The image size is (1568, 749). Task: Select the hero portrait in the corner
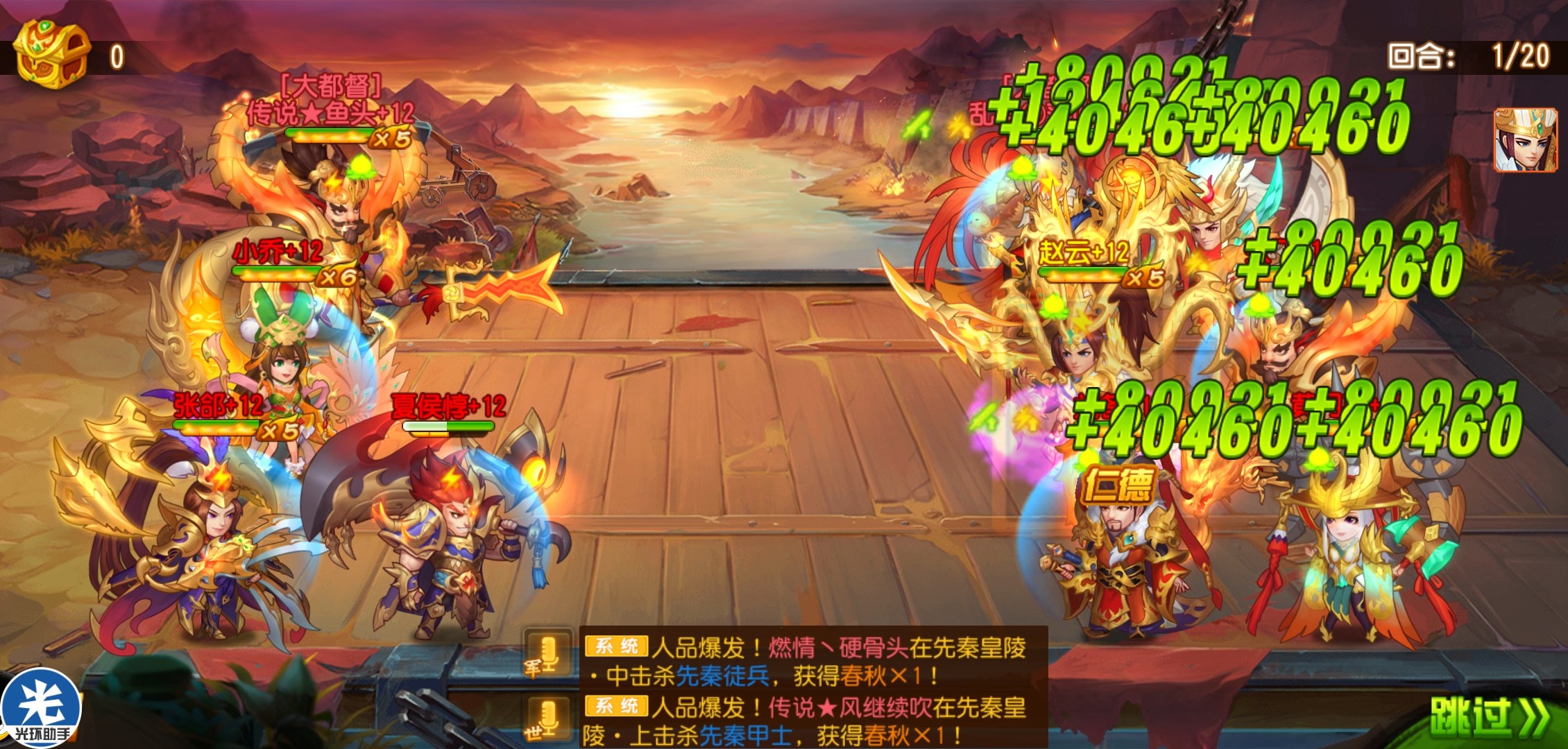click(1525, 140)
